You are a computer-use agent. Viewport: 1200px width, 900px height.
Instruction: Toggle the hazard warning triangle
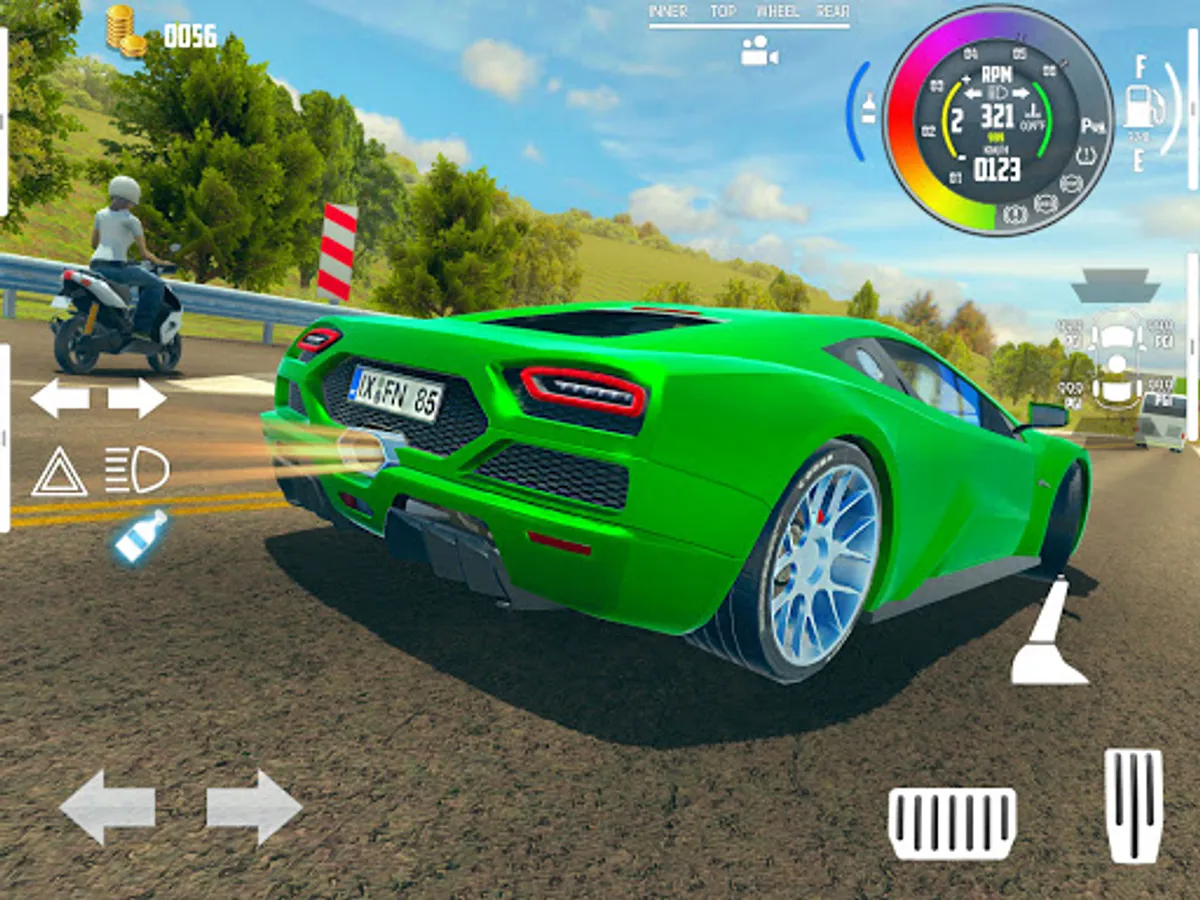tap(59, 472)
